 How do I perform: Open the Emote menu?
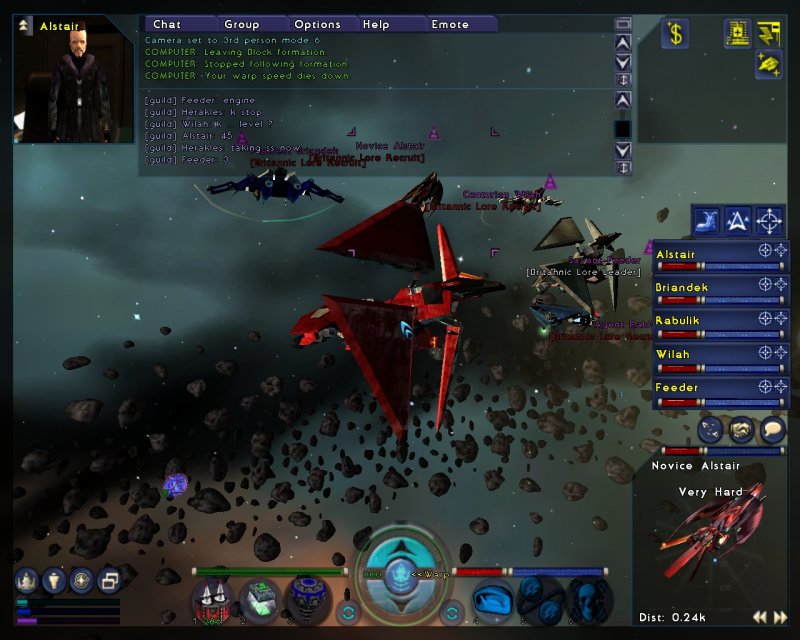[450, 24]
